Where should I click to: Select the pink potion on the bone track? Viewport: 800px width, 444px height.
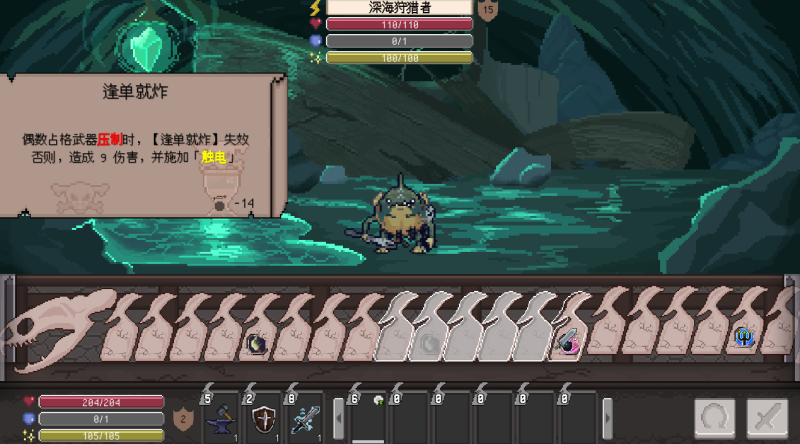click(x=567, y=343)
